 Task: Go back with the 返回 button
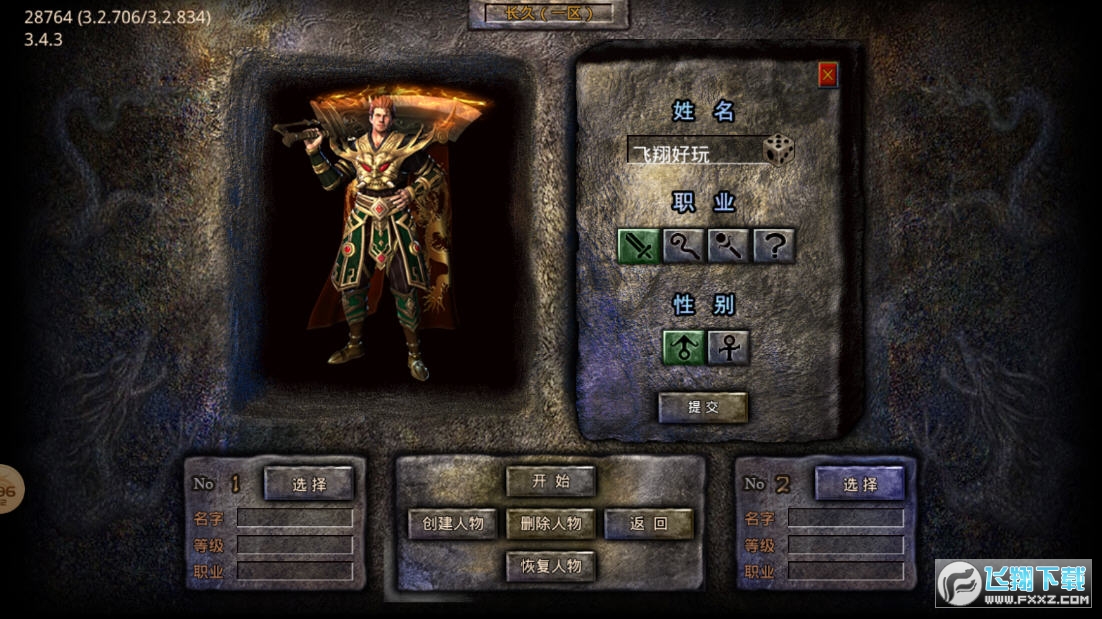pyautogui.click(x=648, y=523)
